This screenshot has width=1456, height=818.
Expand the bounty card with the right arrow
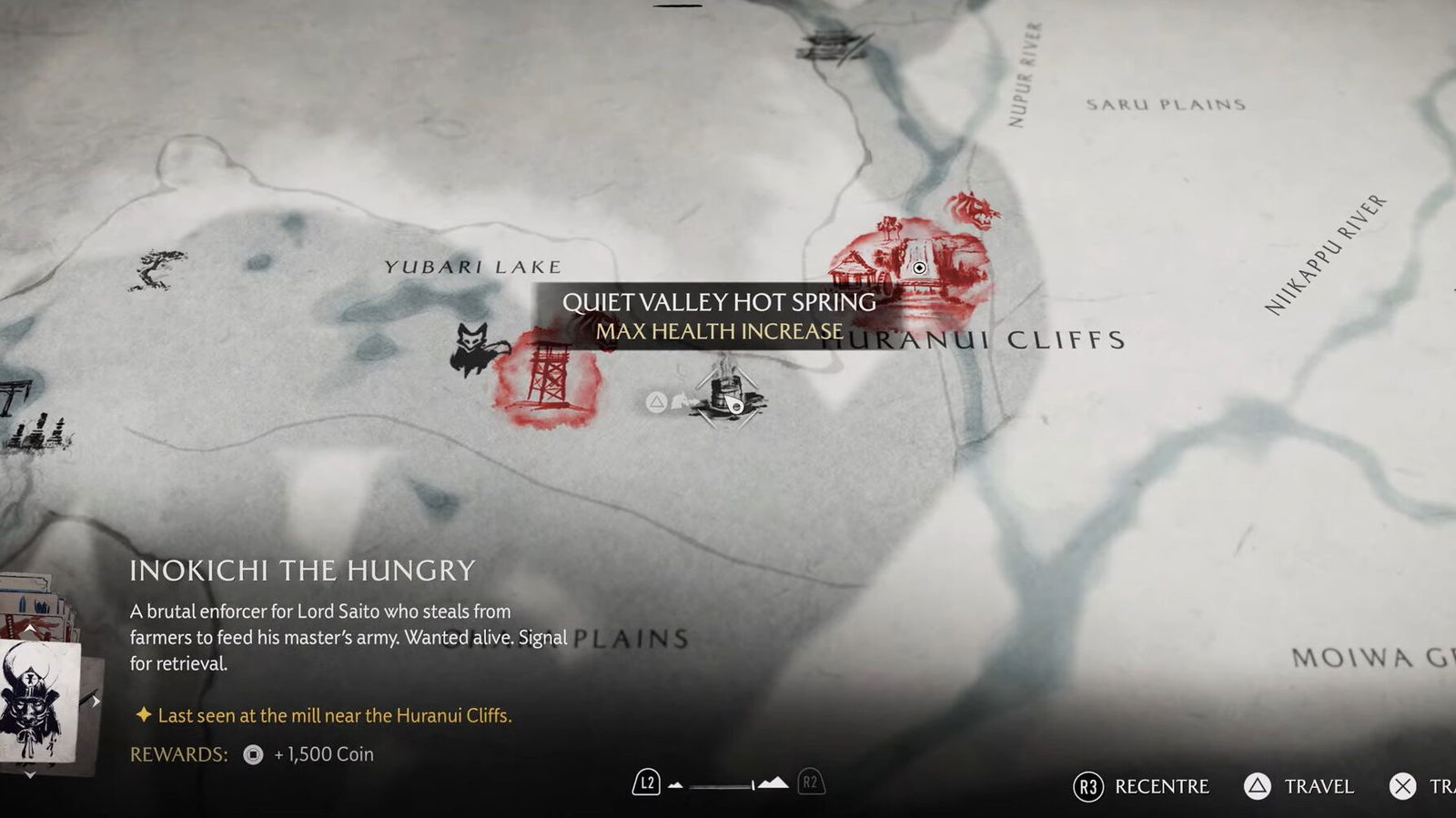point(95,702)
